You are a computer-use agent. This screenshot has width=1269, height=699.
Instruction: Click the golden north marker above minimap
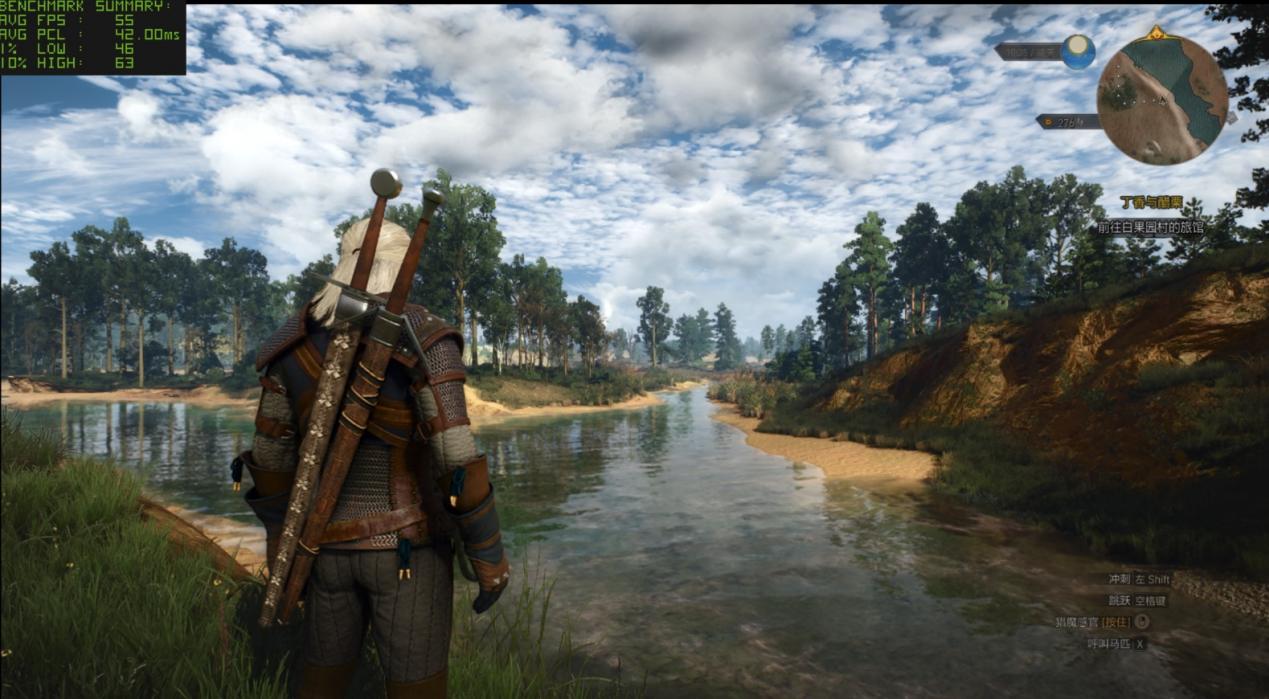pyautogui.click(x=1157, y=33)
